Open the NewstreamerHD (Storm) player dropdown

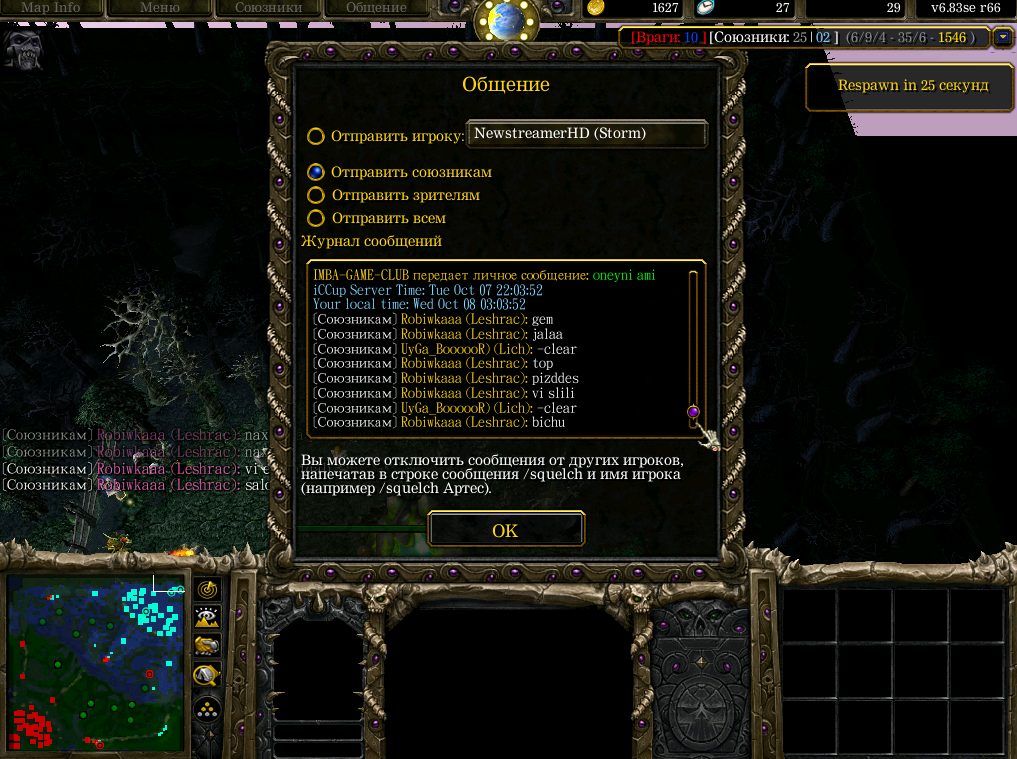coord(587,133)
